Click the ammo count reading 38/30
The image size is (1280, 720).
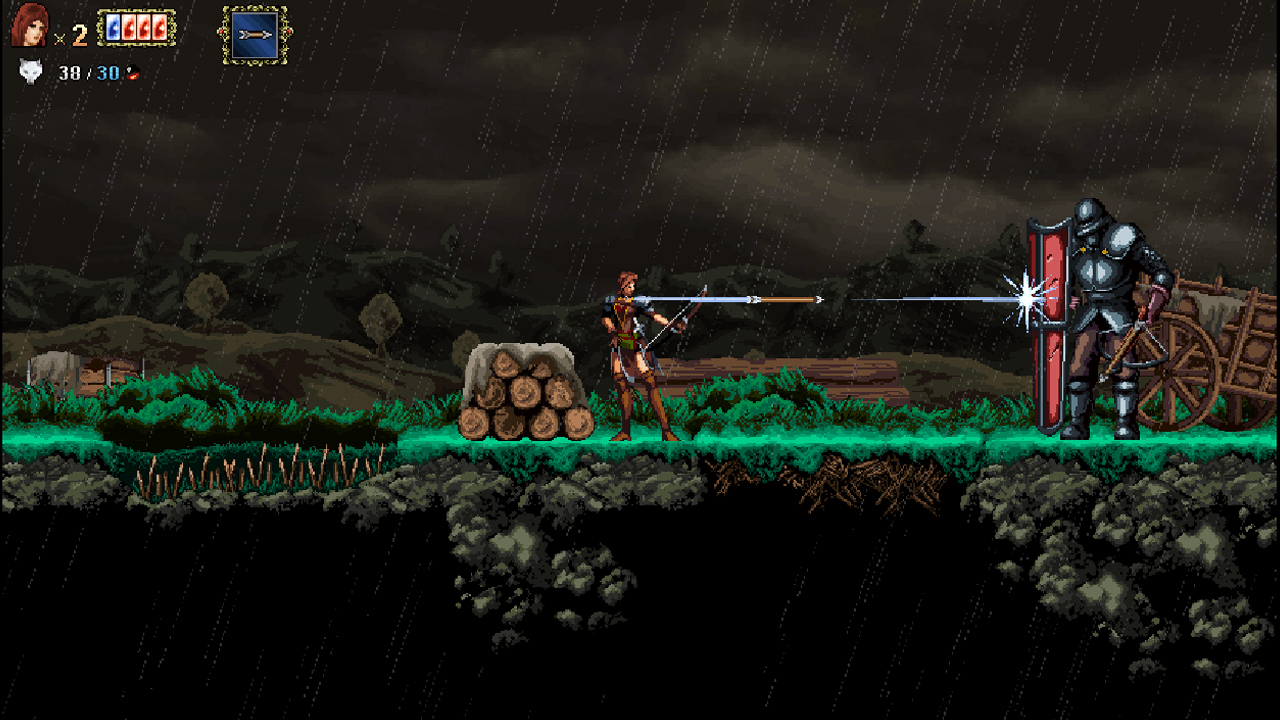point(87,73)
